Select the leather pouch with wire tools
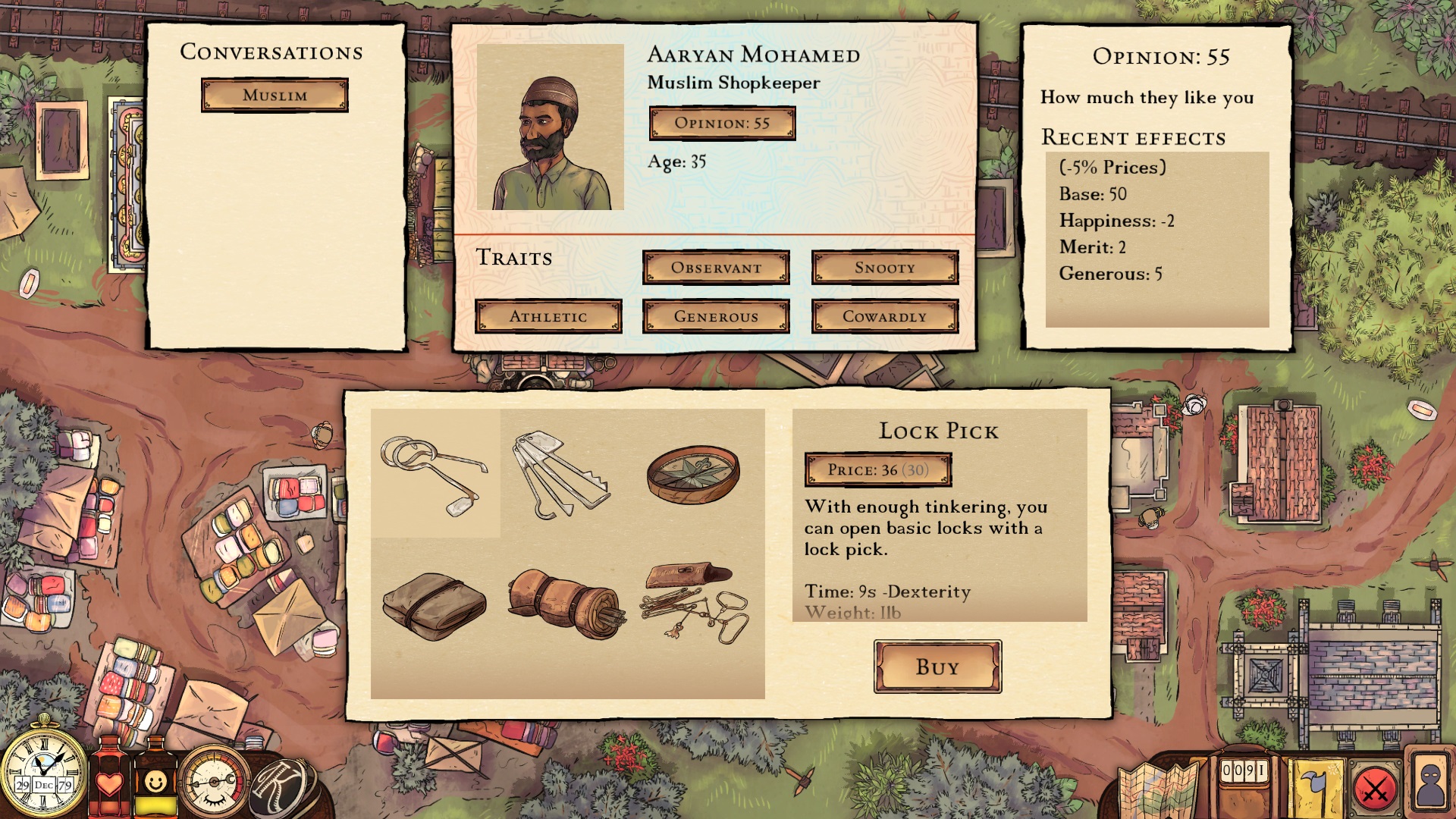Image resolution: width=1456 pixels, height=819 pixels. coord(694,603)
